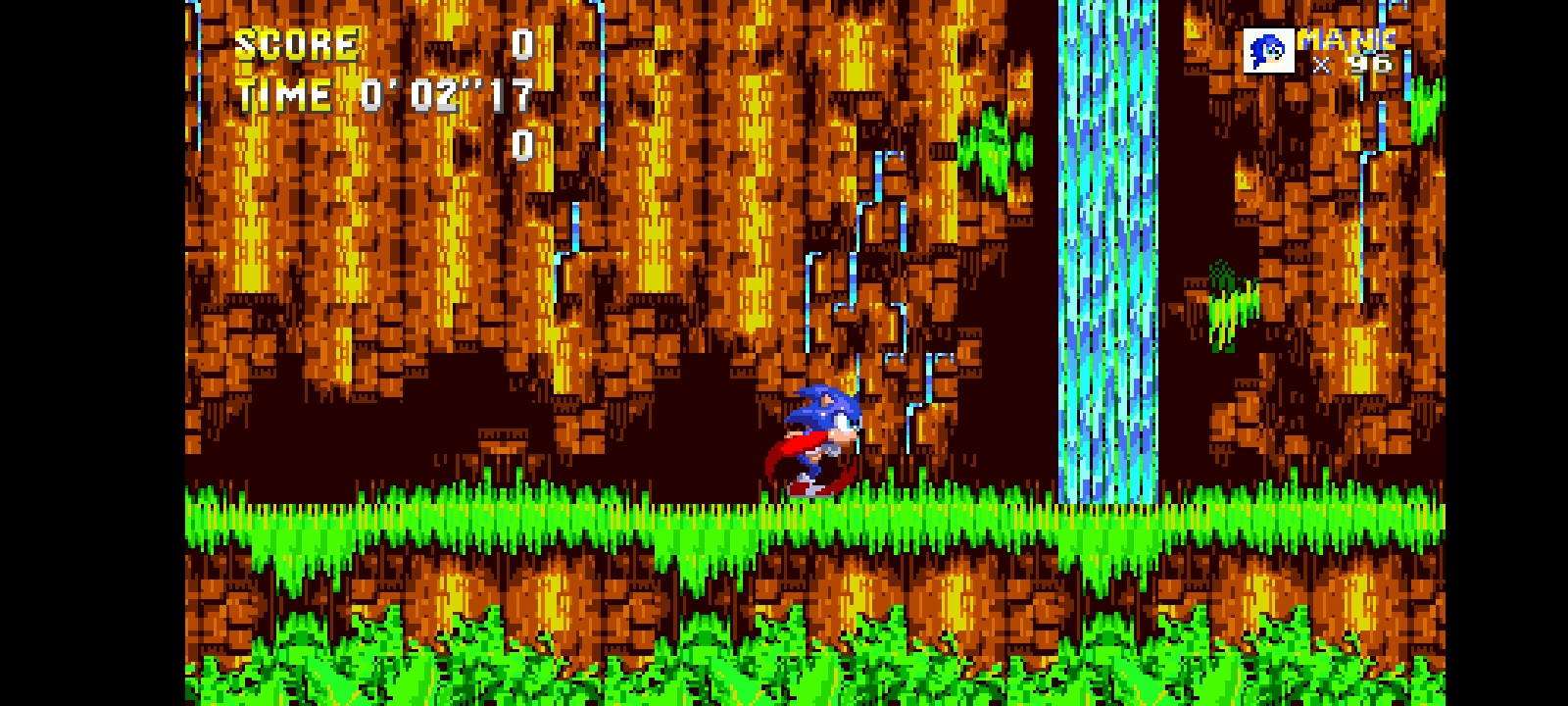Image resolution: width=1568 pixels, height=706 pixels.
Task: Click the score value of 0
Action: 522,44
